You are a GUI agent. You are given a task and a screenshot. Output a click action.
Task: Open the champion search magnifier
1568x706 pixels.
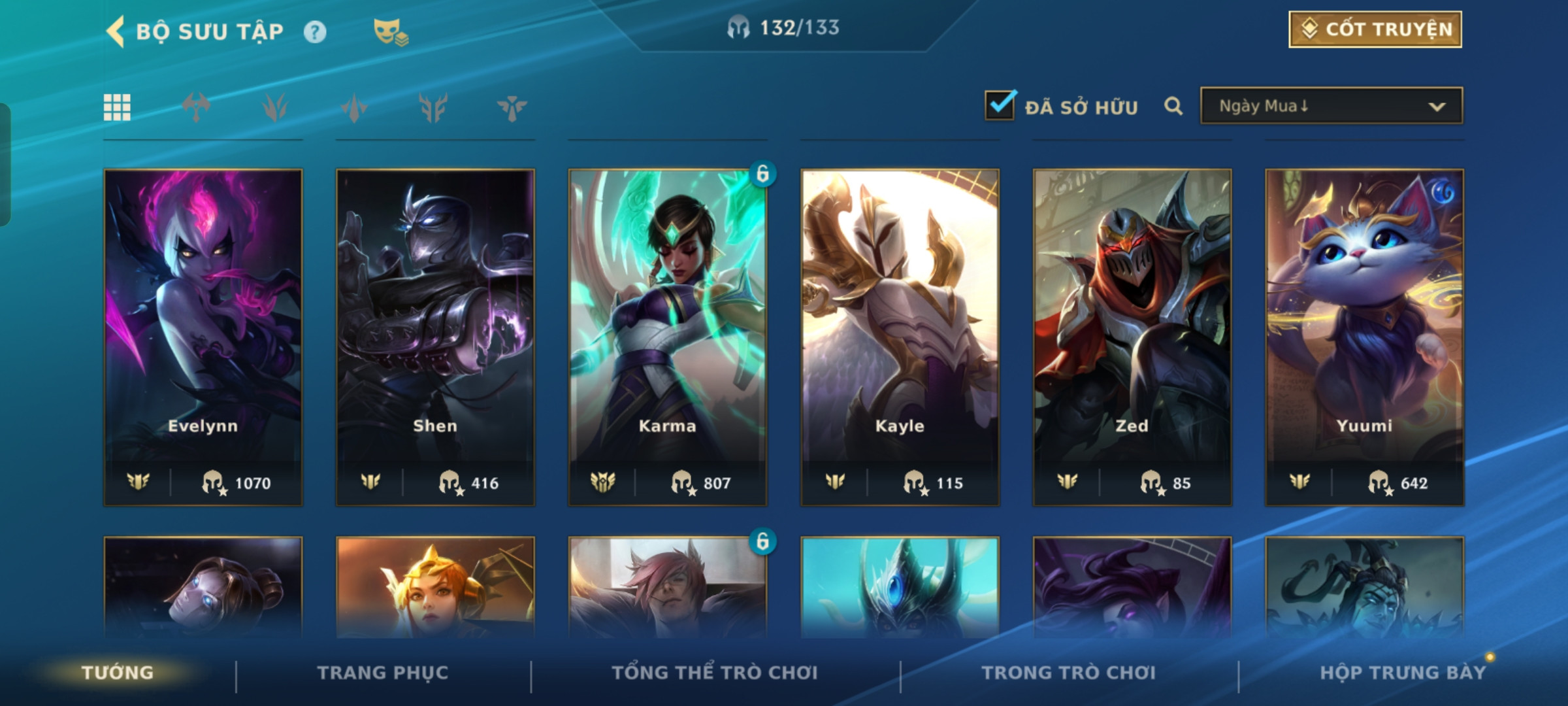[1173, 106]
